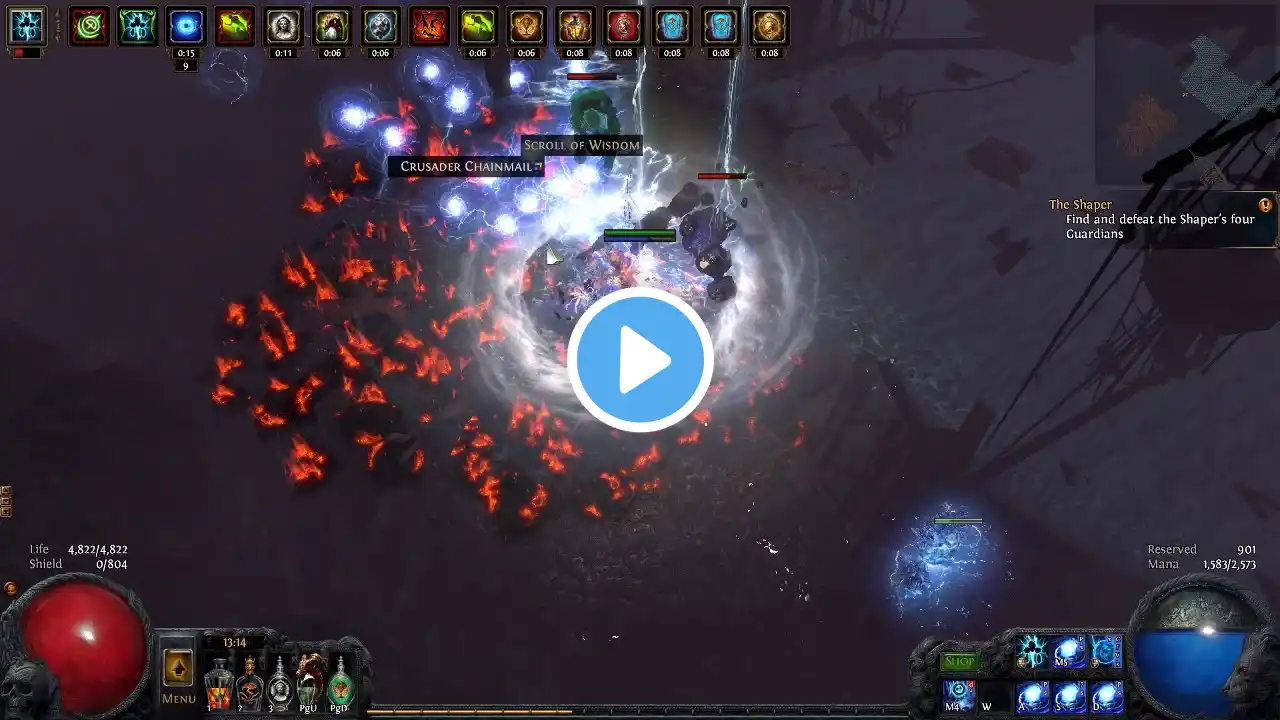Screen dimensions: 1280x720
Task: Select the skill slot bound to M4
Action: pyautogui.click(x=959, y=694)
